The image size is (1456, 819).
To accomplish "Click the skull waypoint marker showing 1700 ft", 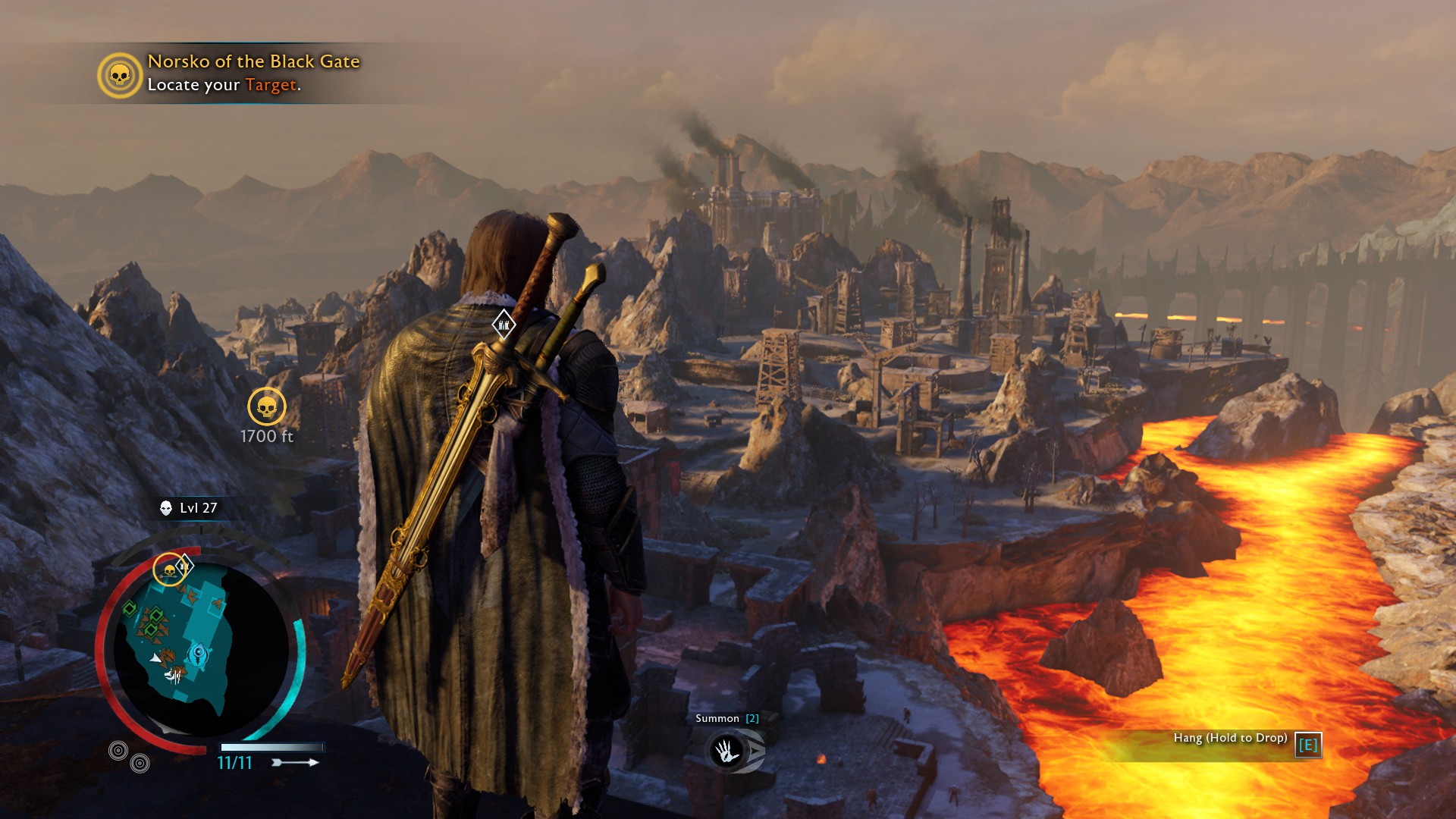I will [x=267, y=407].
